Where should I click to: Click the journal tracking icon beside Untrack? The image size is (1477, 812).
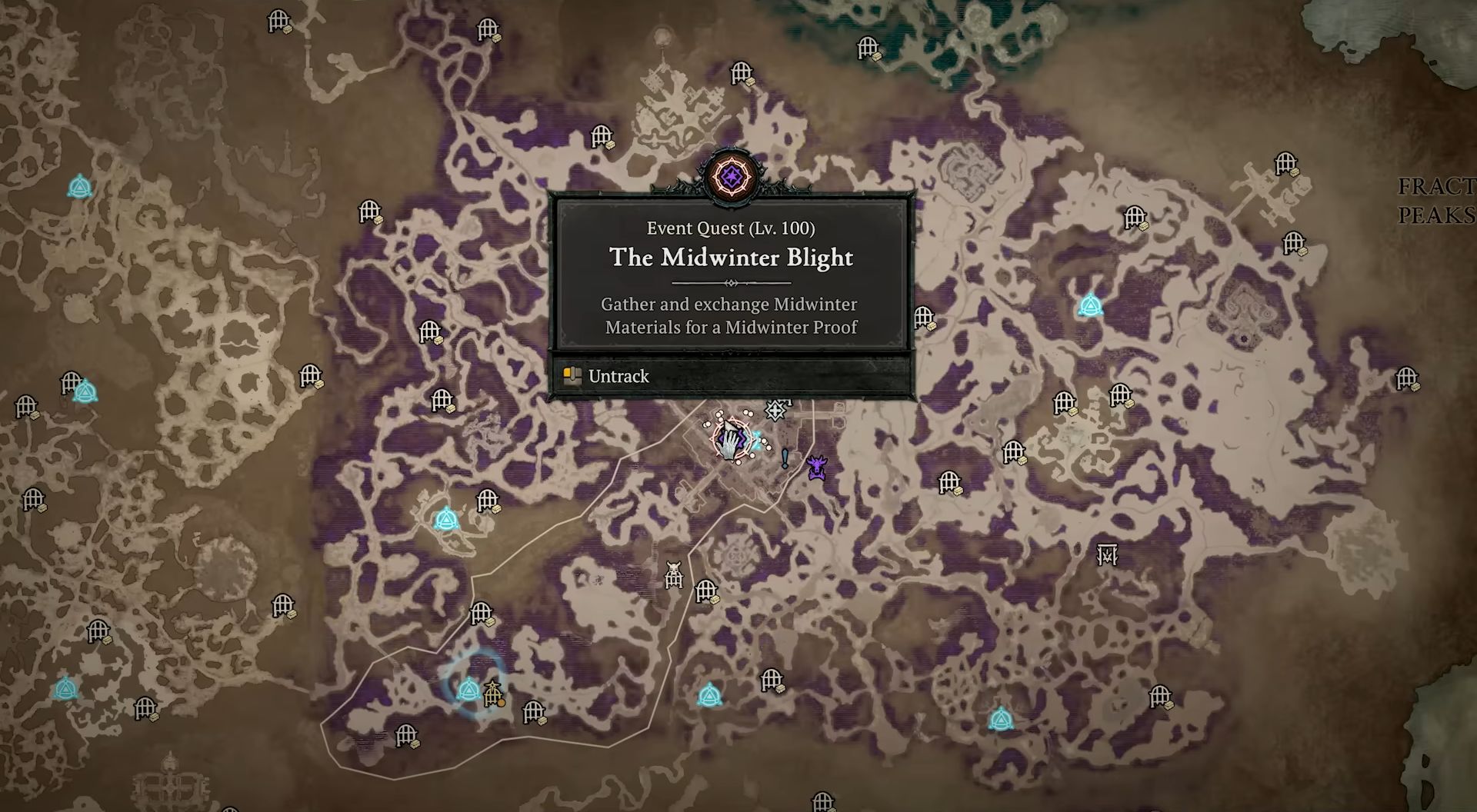(572, 375)
